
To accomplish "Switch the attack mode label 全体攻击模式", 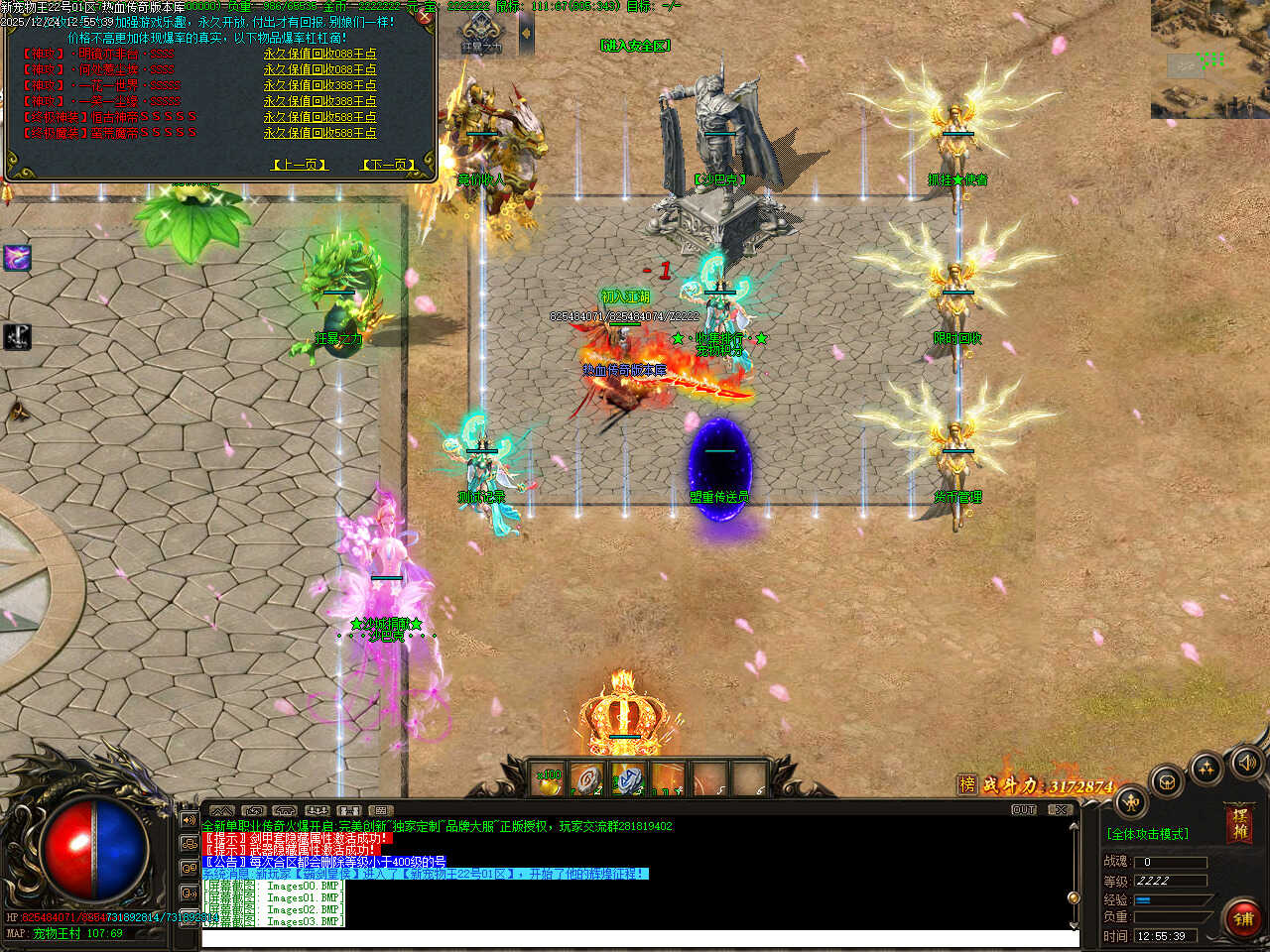I will (1148, 834).
